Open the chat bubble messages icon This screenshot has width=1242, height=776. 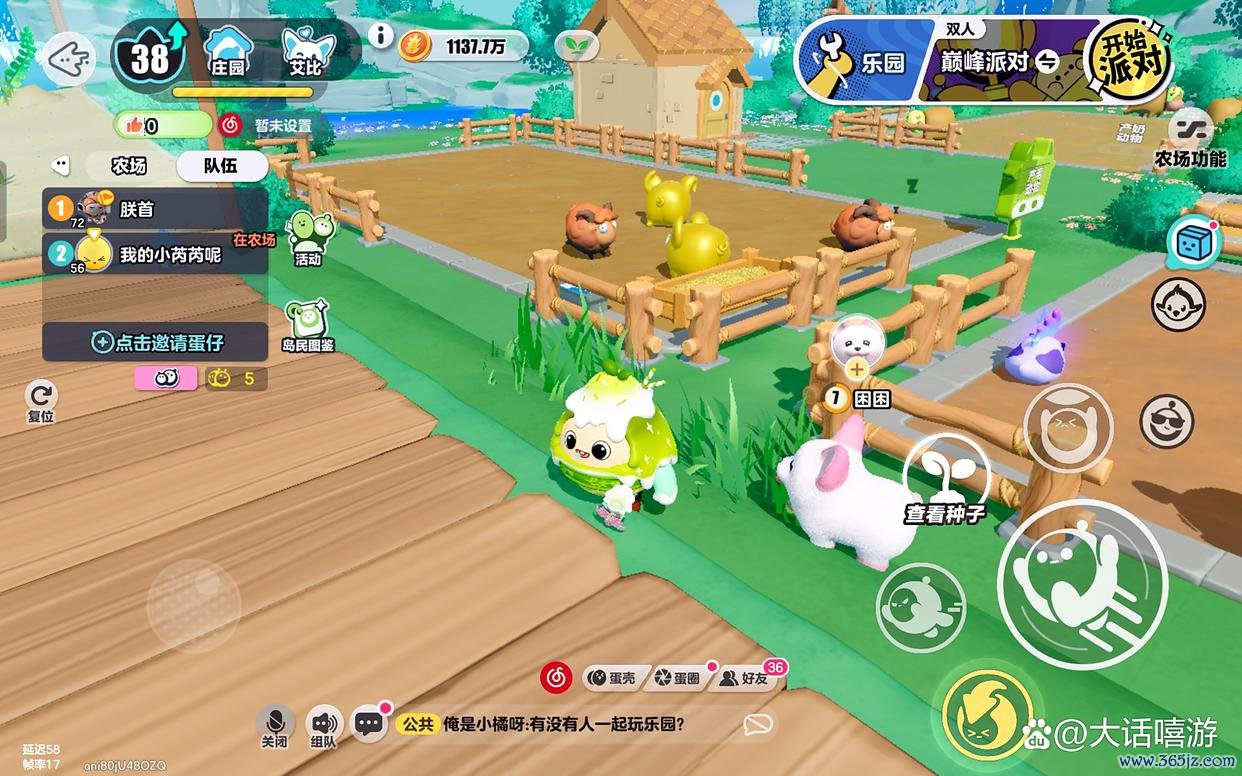click(x=369, y=723)
